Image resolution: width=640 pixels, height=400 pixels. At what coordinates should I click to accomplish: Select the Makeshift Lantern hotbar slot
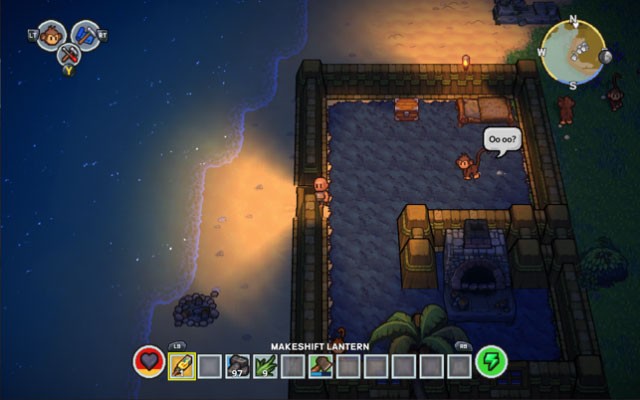click(182, 365)
